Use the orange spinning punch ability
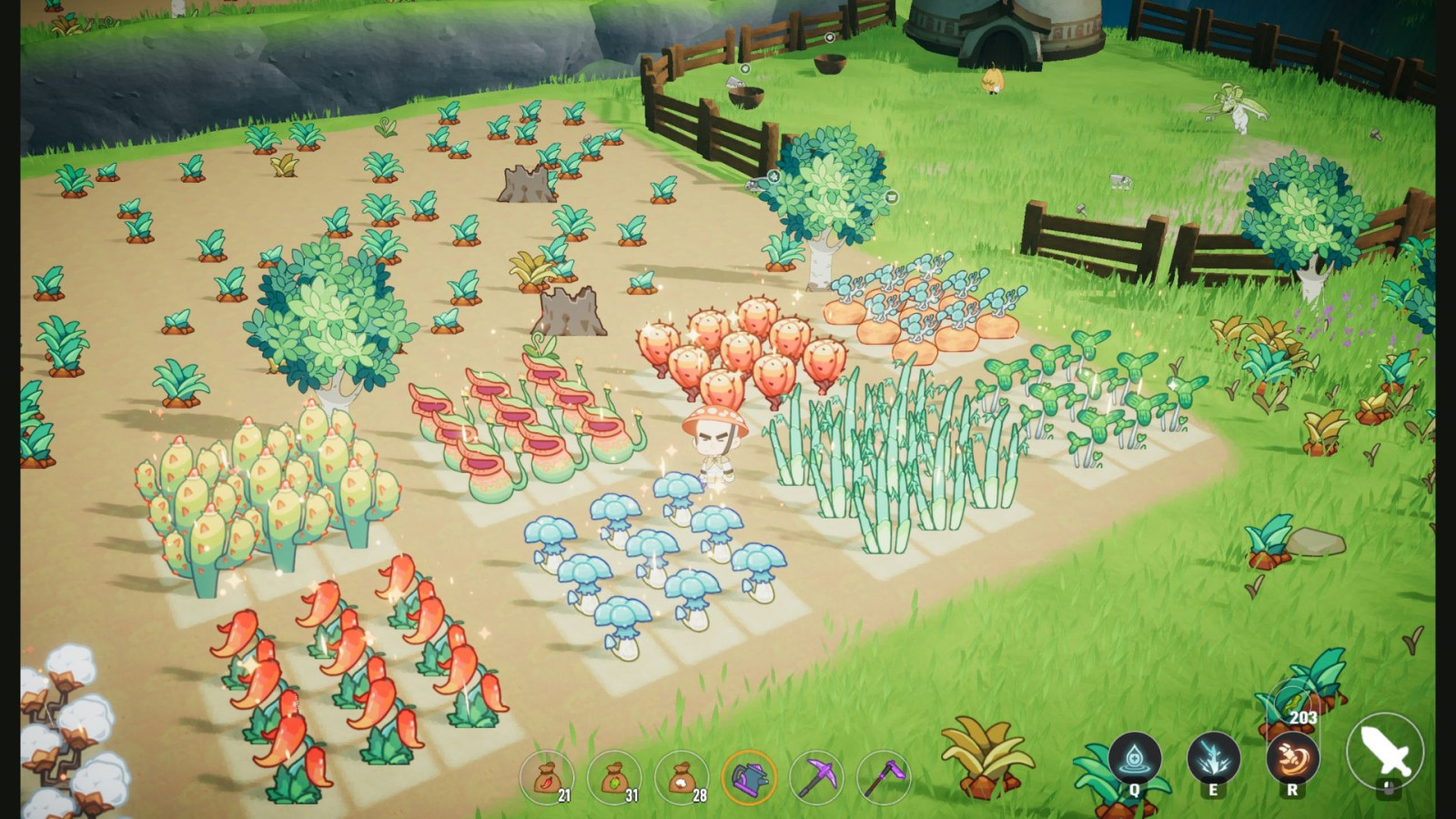The height and width of the screenshot is (819, 1456). (1292, 759)
